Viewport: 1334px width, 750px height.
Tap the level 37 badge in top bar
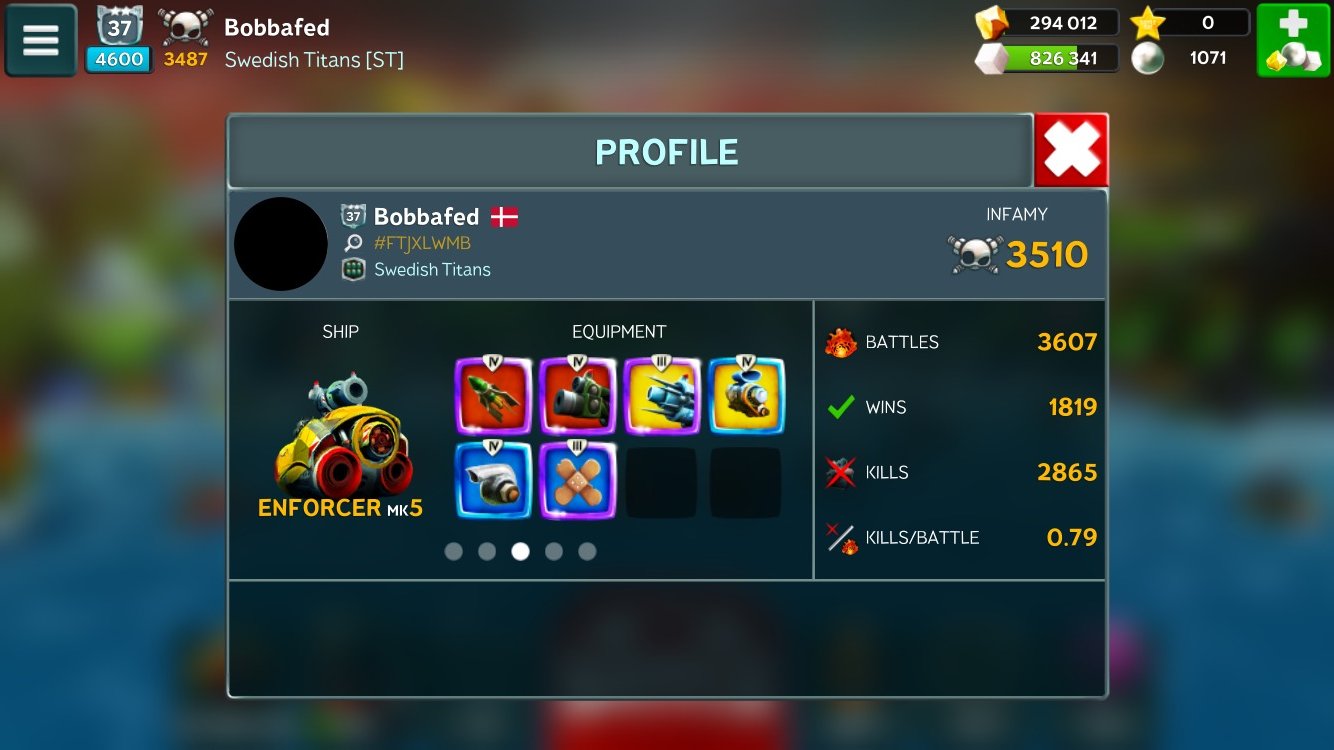(120, 28)
